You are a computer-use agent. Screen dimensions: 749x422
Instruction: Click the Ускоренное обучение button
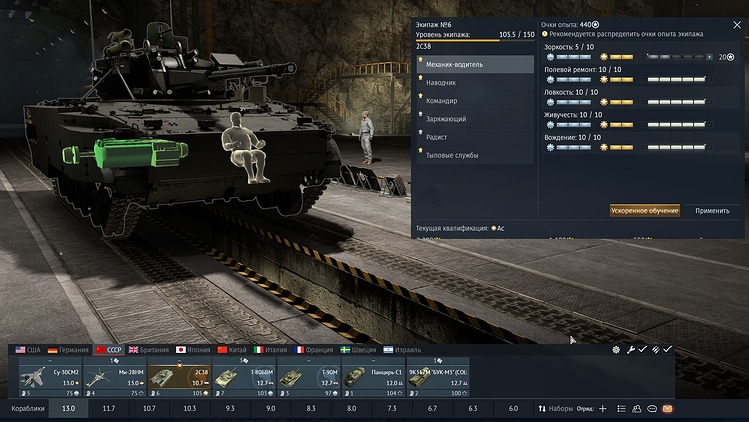[x=645, y=211]
